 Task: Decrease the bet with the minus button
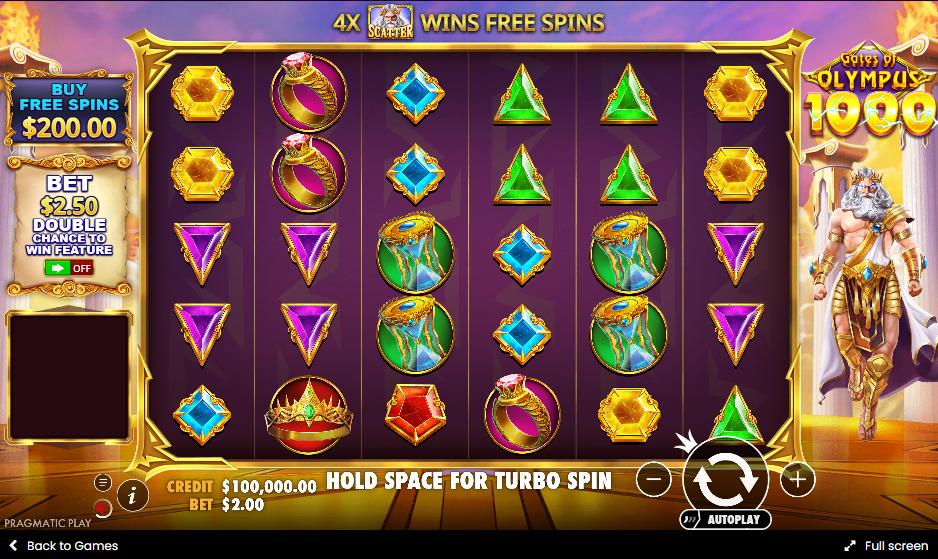pos(653,480)
